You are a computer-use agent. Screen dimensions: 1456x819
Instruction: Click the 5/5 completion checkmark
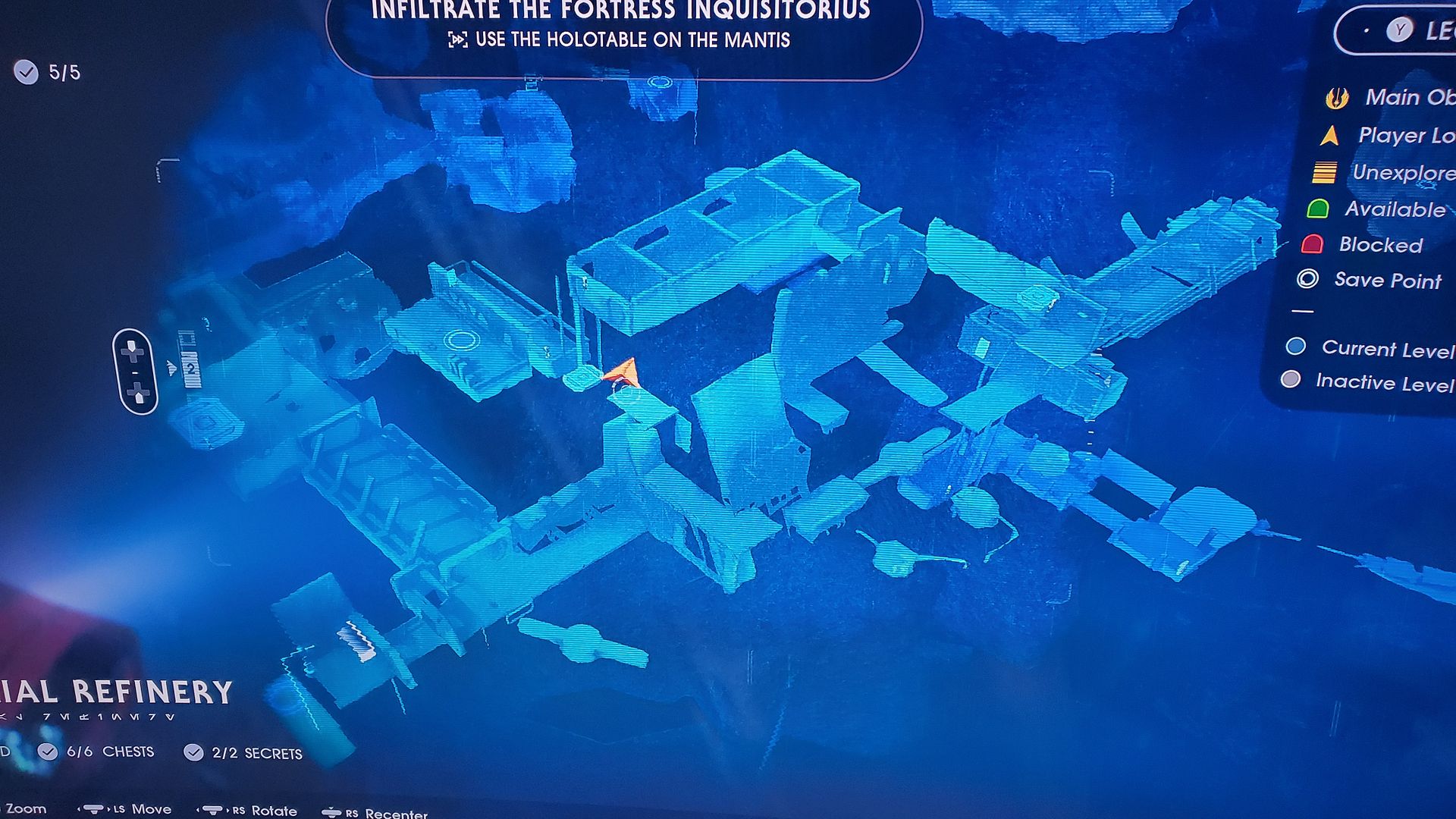[28, 74]
